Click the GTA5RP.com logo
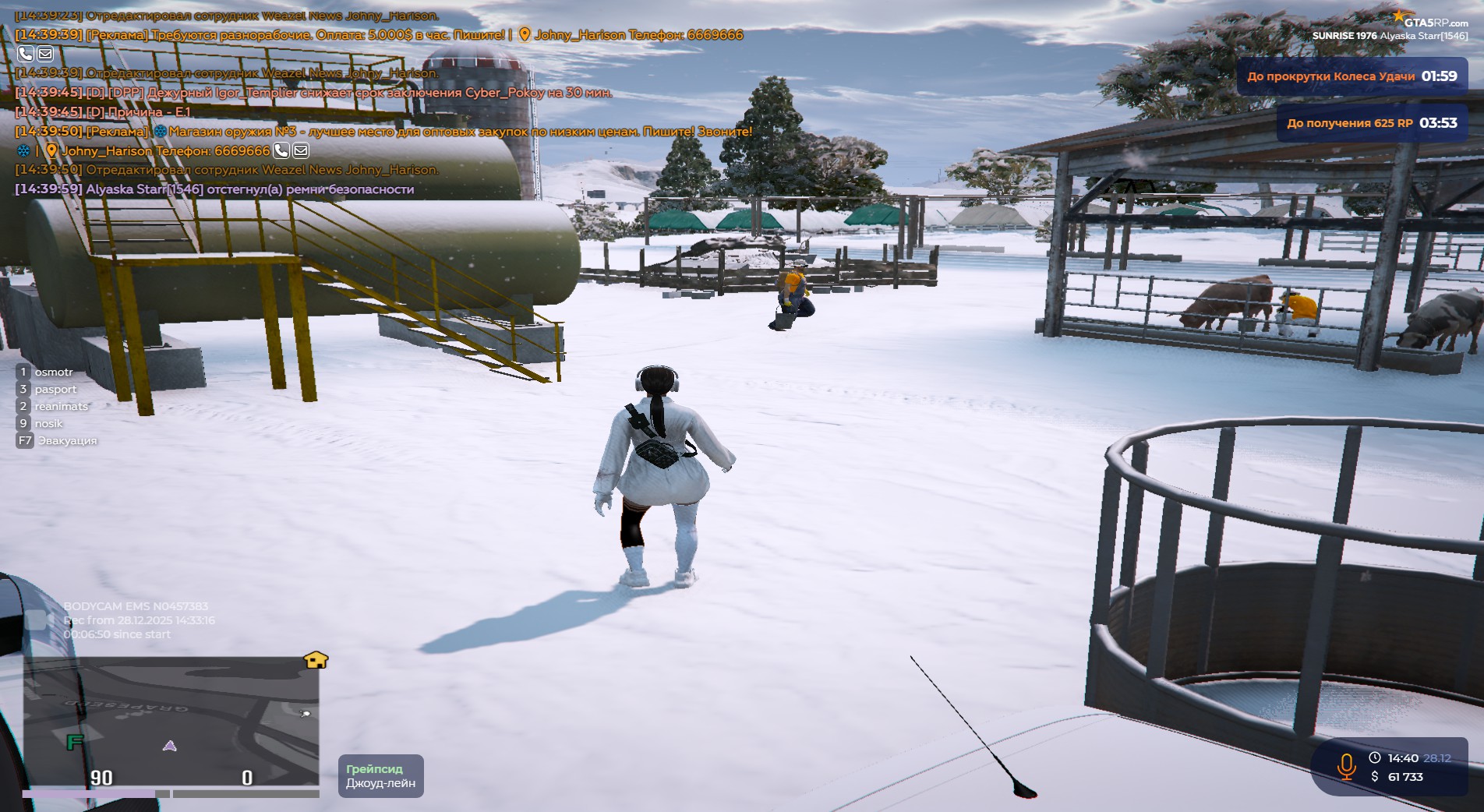This screenshot has height=812, width=1484. coord(1429,20)
